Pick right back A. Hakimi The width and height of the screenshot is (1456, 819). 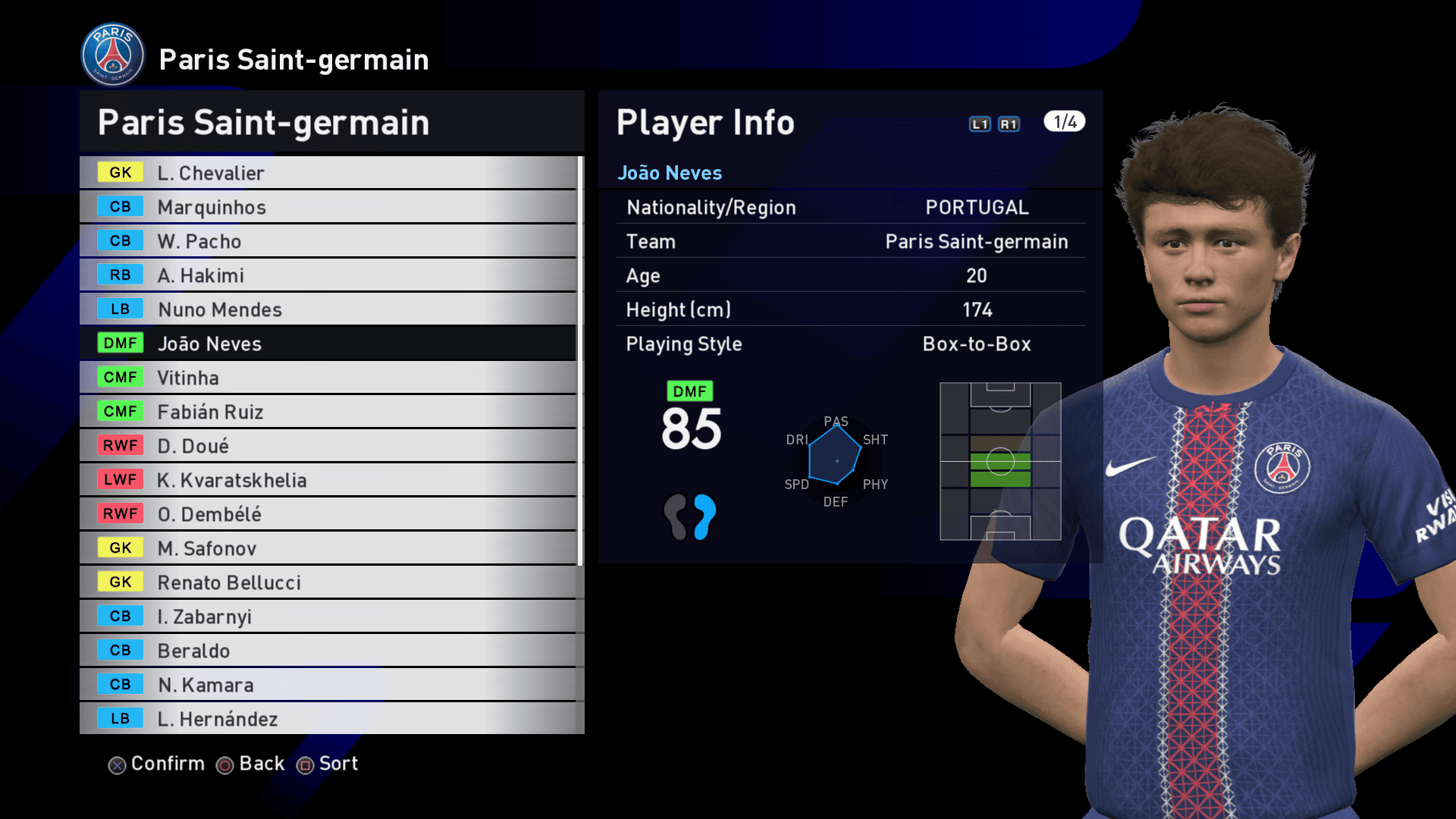click(328, 275)
